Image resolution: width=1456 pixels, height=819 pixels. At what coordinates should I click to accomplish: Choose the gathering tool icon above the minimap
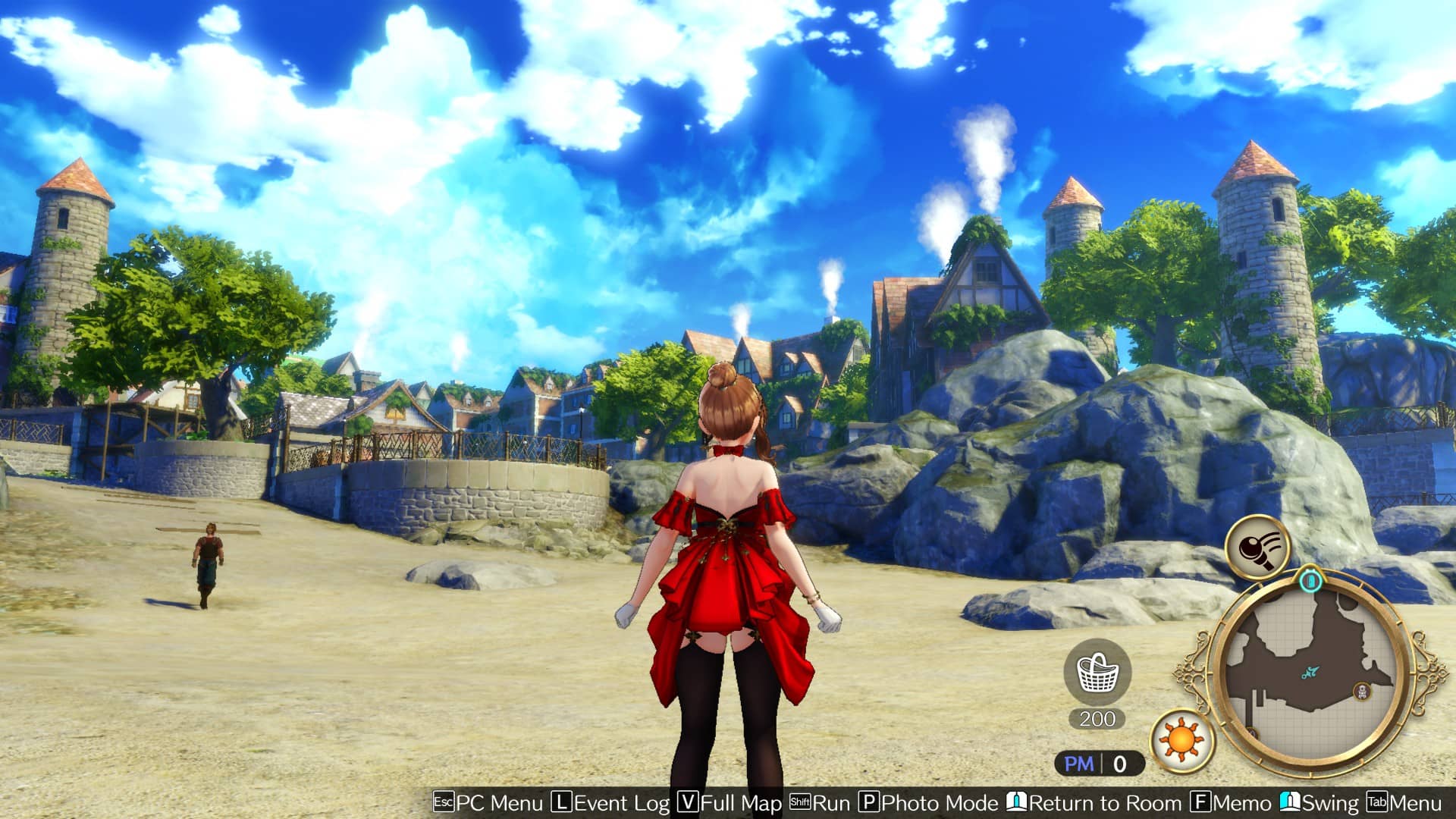(x=1257, y=547)
